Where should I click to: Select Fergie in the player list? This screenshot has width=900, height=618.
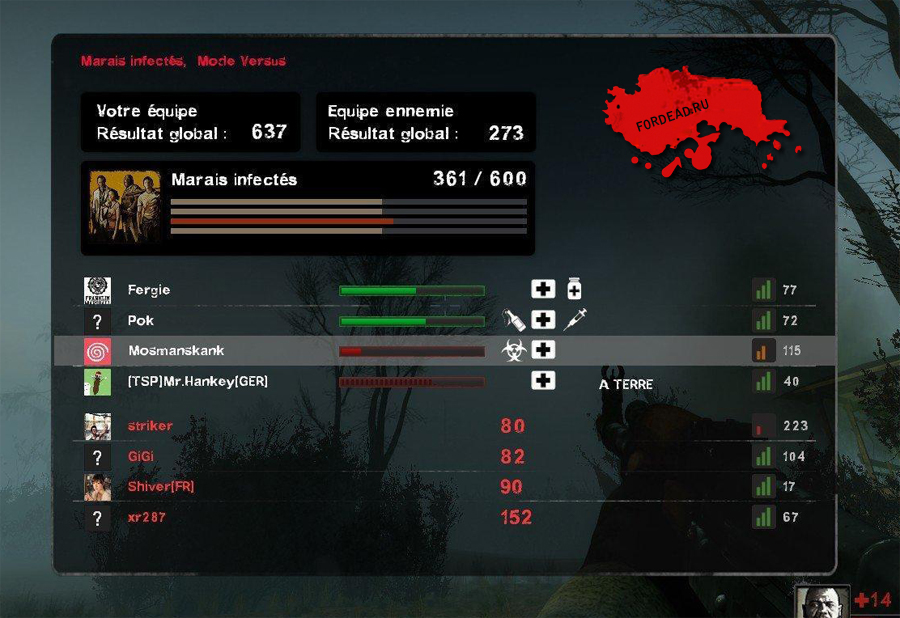click(149, 290)
